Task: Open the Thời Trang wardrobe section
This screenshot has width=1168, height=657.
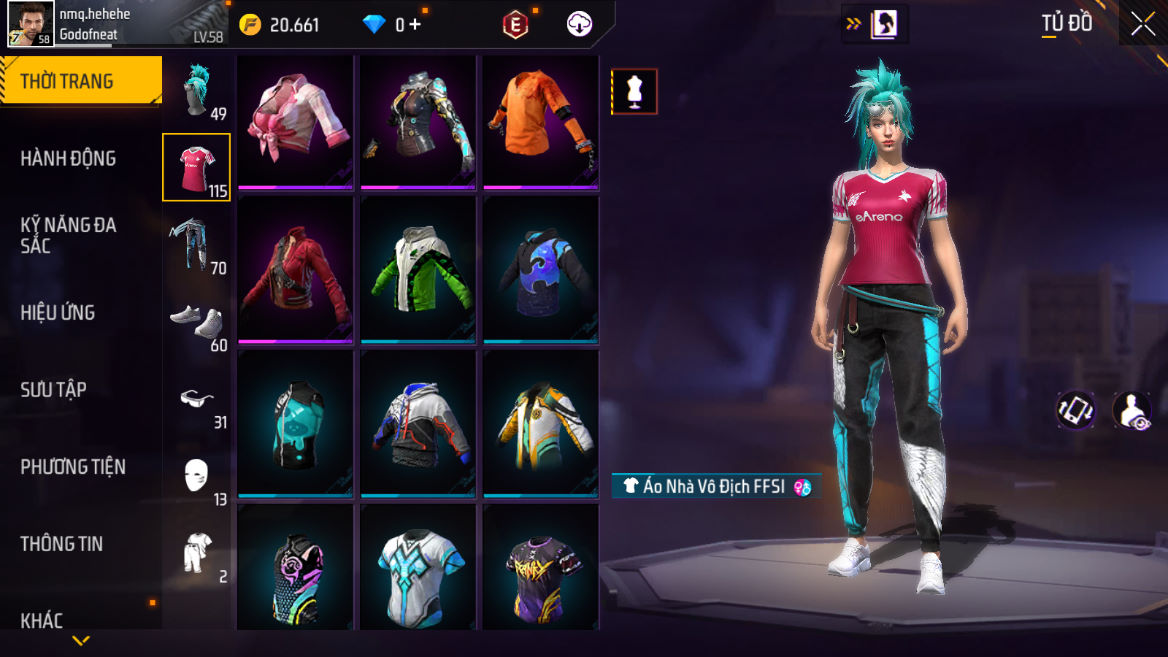Action: click(x=68, y=82)
